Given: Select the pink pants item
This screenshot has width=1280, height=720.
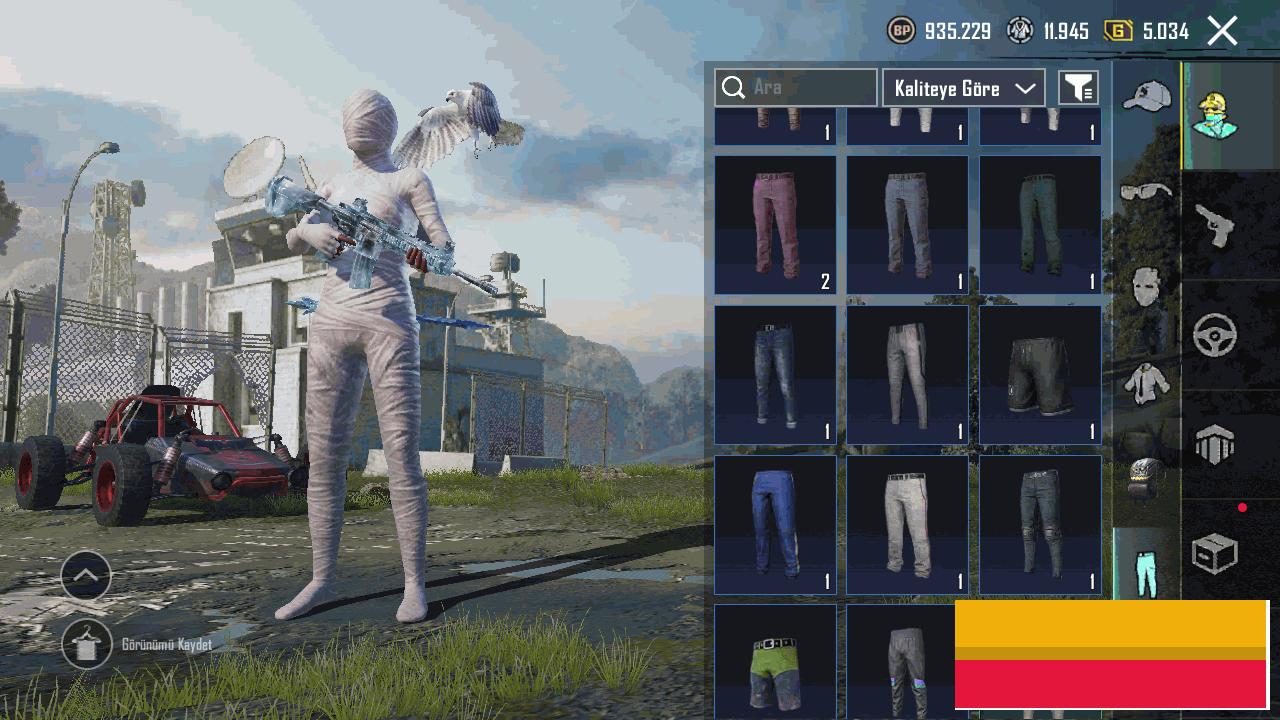Looking at the screenshot, I should point(775,224).
